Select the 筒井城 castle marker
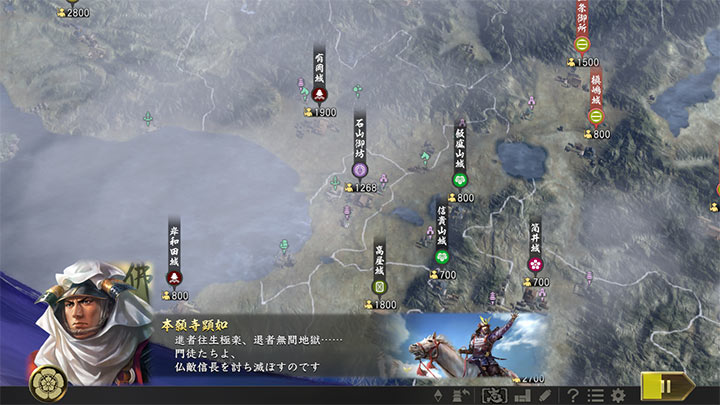Screen dimensions: 720x405 (x=535, y=264)
